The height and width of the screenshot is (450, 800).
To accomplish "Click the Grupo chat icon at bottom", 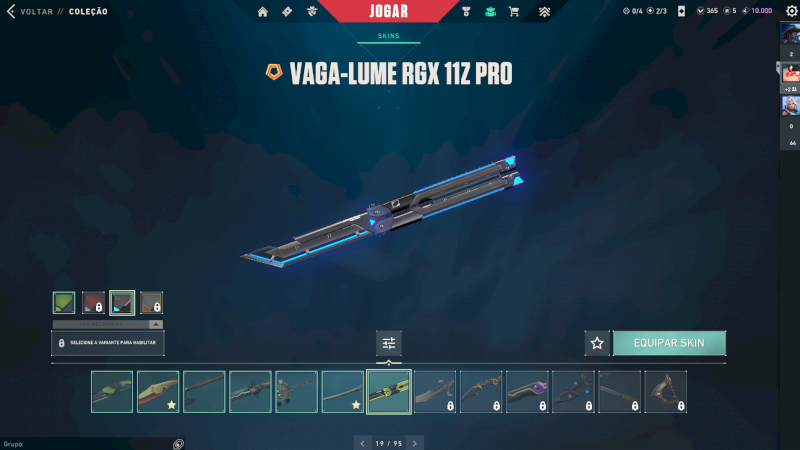I will click(x=178, y=443).
